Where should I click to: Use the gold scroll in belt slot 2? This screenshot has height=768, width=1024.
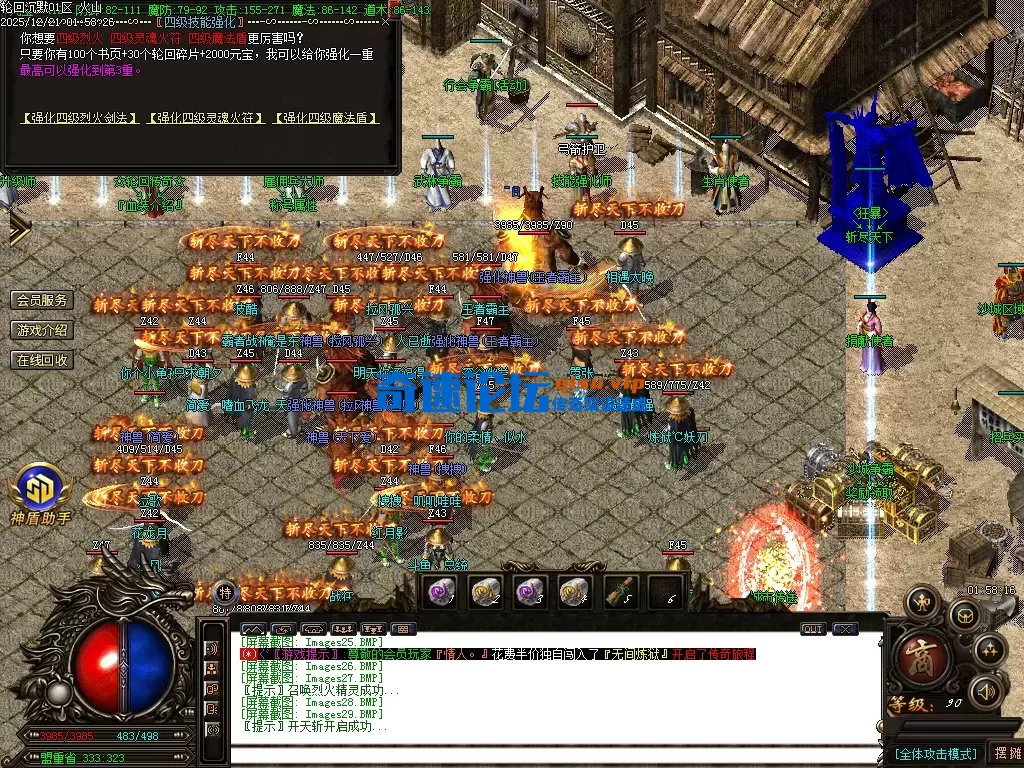click(x=485, y=592)
